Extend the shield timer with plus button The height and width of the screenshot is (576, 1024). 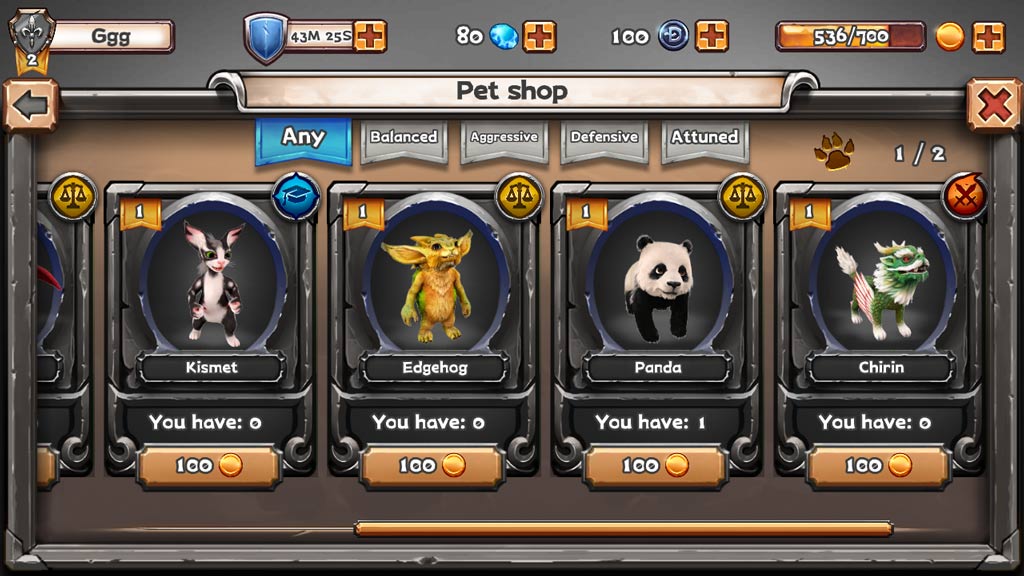[370, 36]
